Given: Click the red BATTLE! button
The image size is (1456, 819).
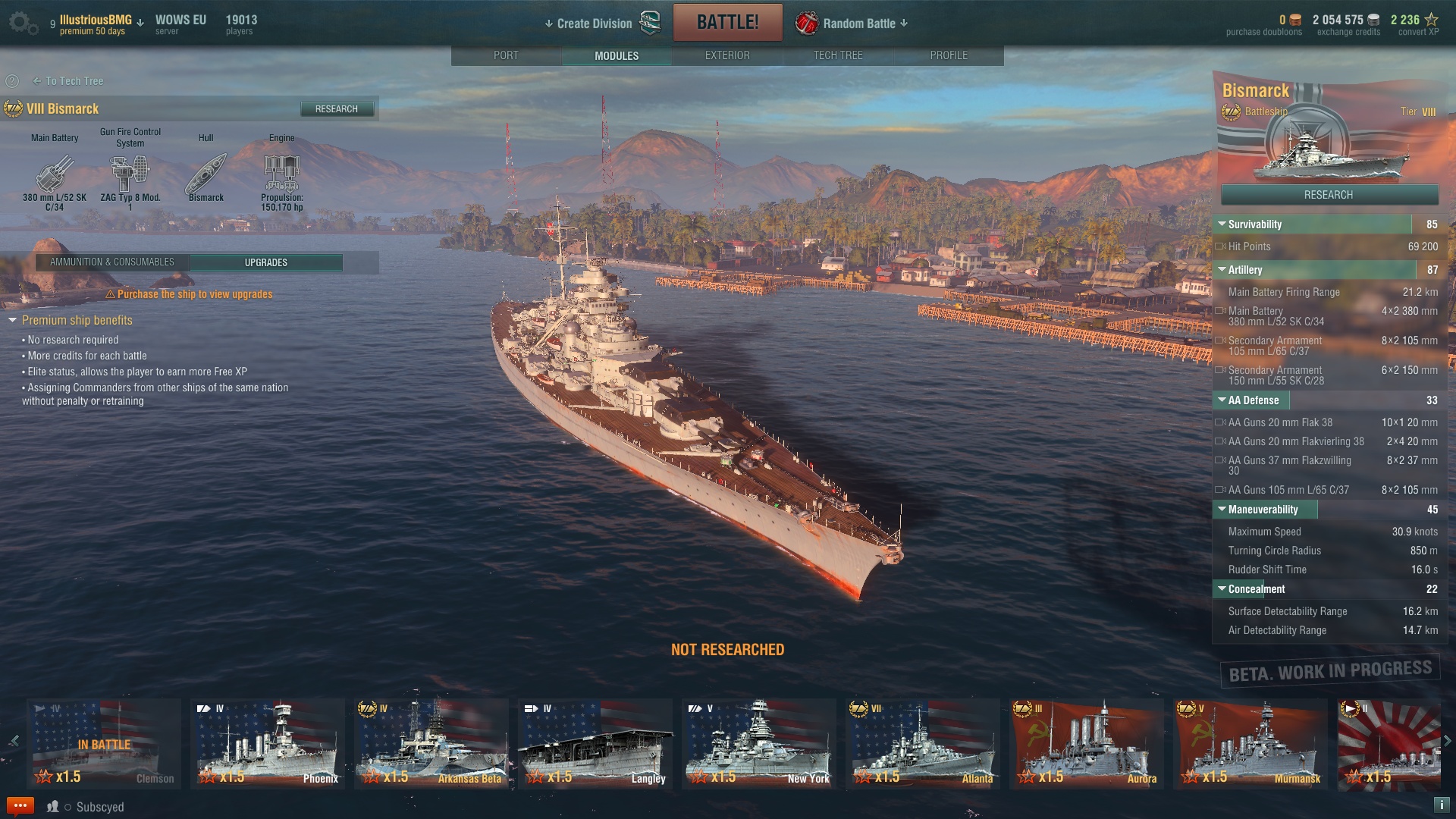Looking at the screenshot, I should 727,23.
